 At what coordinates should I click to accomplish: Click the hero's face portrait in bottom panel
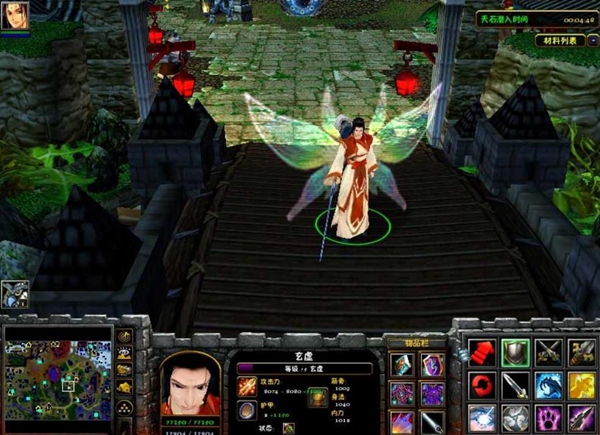190,382
